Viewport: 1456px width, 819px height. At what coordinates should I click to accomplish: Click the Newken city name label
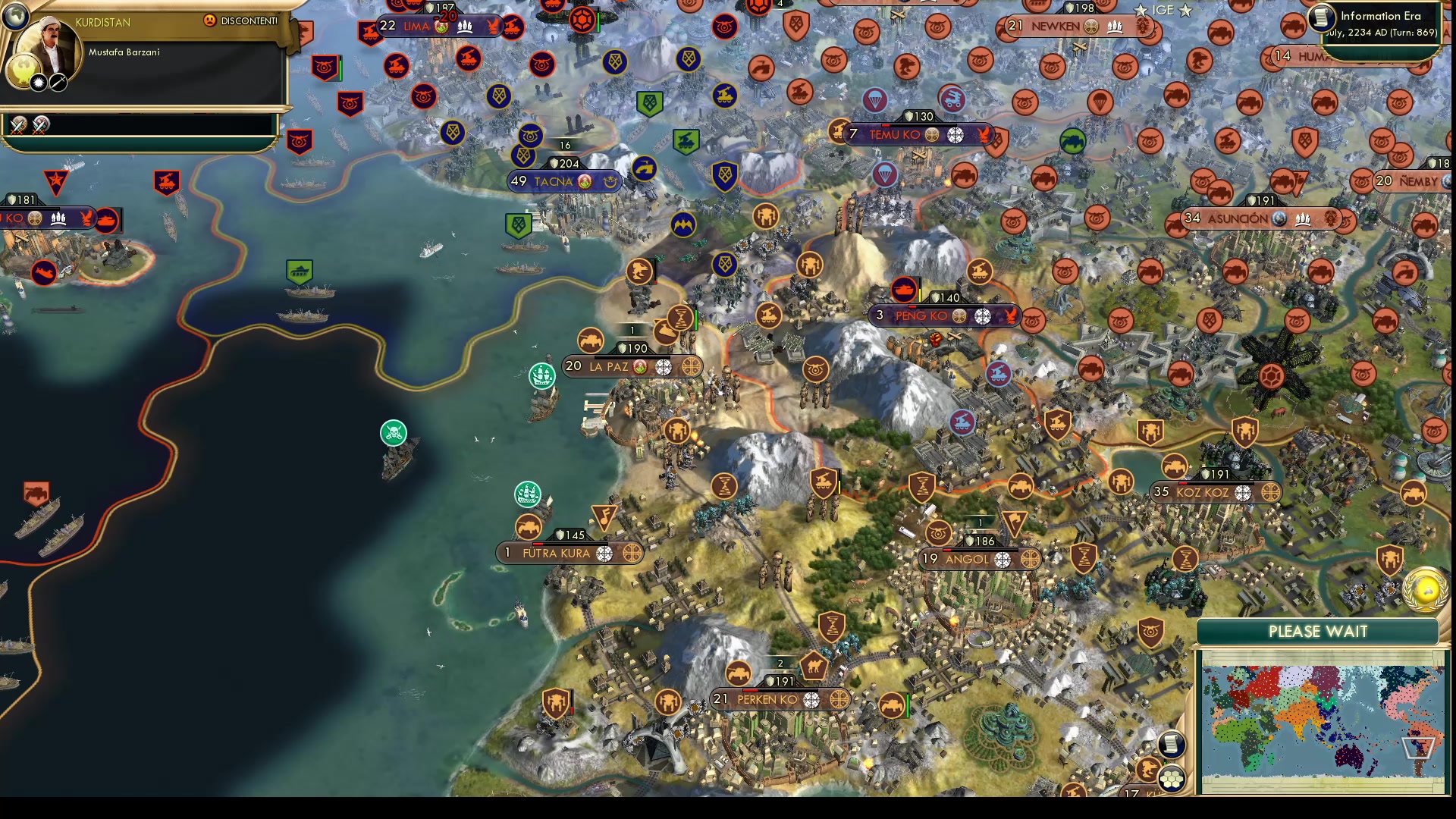pos(1054,25)
